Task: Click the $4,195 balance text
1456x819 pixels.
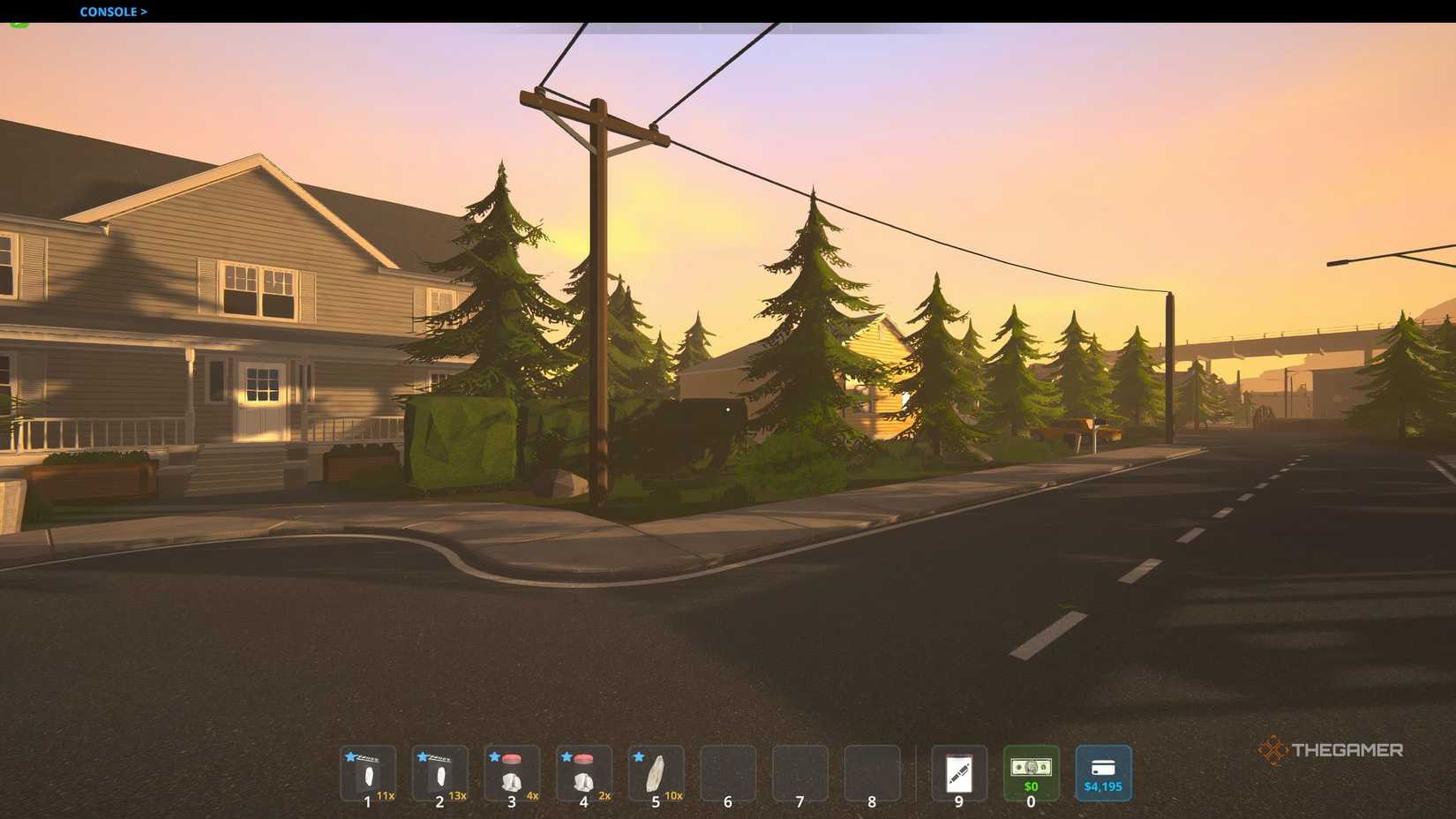Action: (1103, 786)
